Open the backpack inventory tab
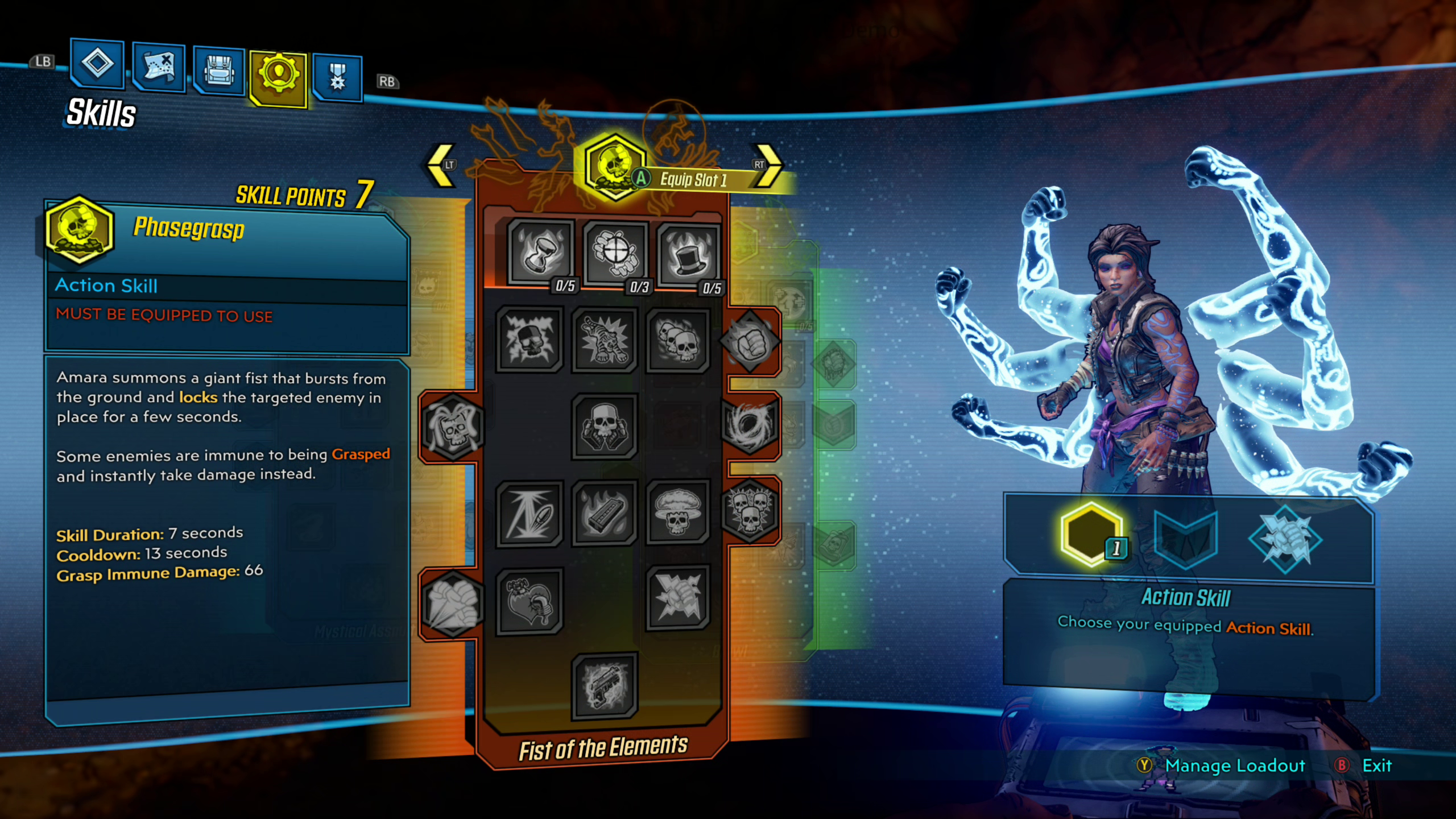Viewport: 1456px width, 819px height. [219, 71]
